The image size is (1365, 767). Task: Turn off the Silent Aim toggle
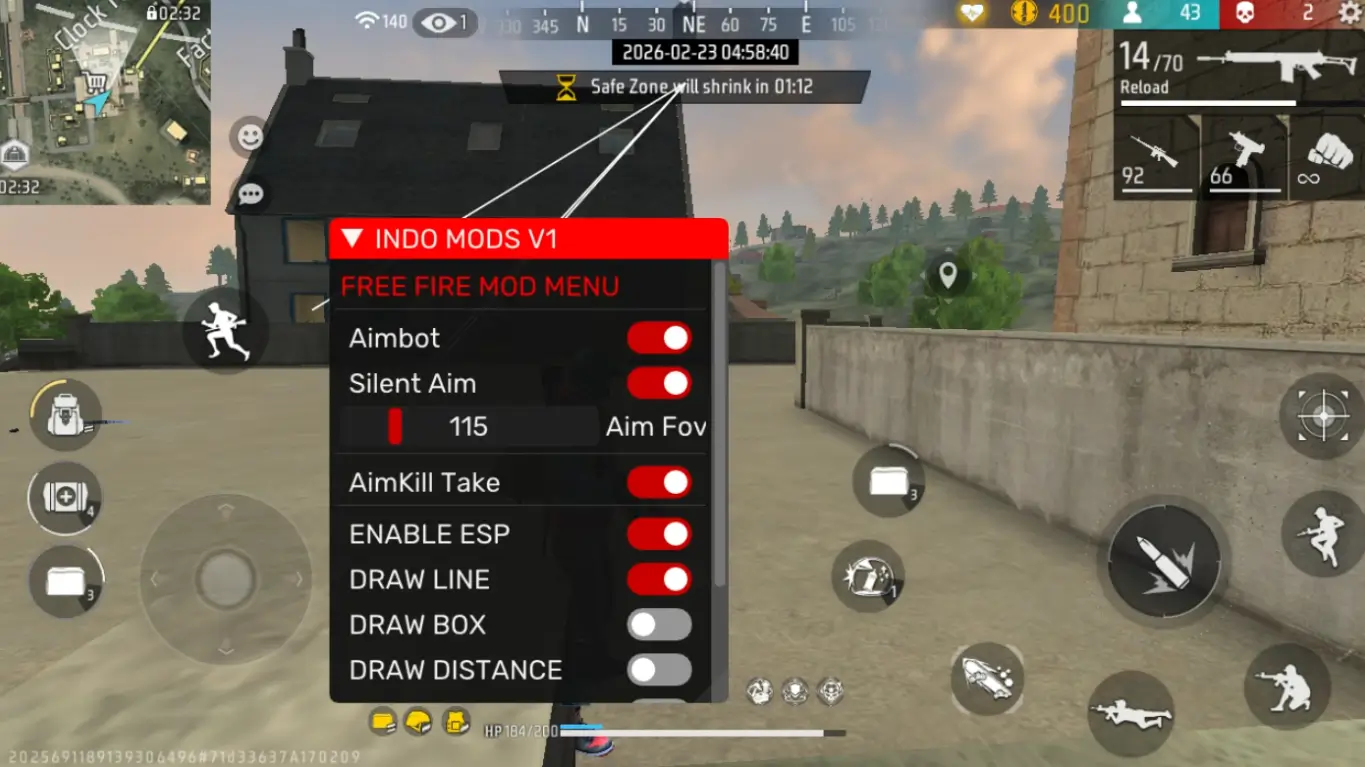pyautogui.click(x=658, y=383)
